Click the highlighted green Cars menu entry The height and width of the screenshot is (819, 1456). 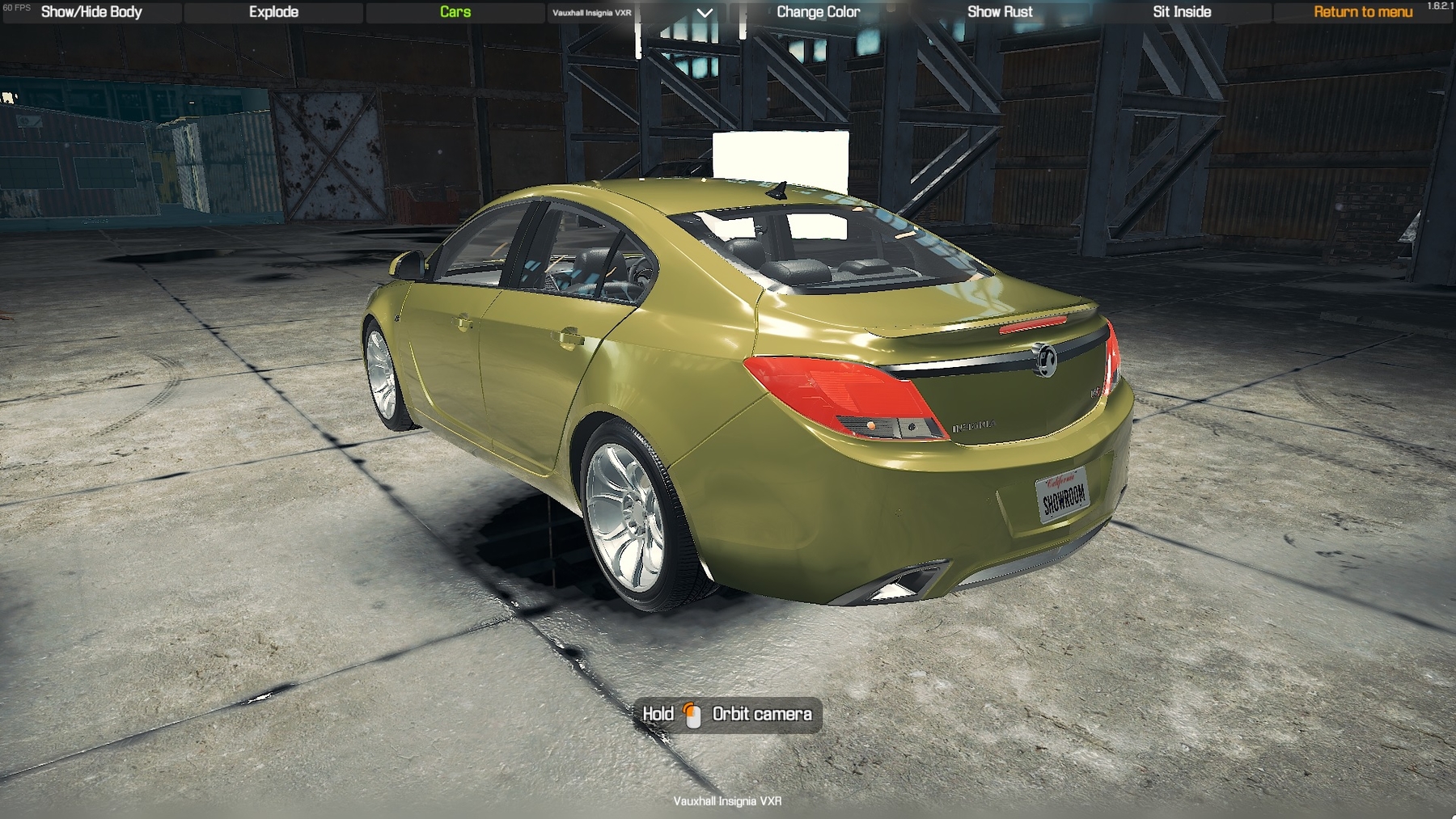point(455,12)
